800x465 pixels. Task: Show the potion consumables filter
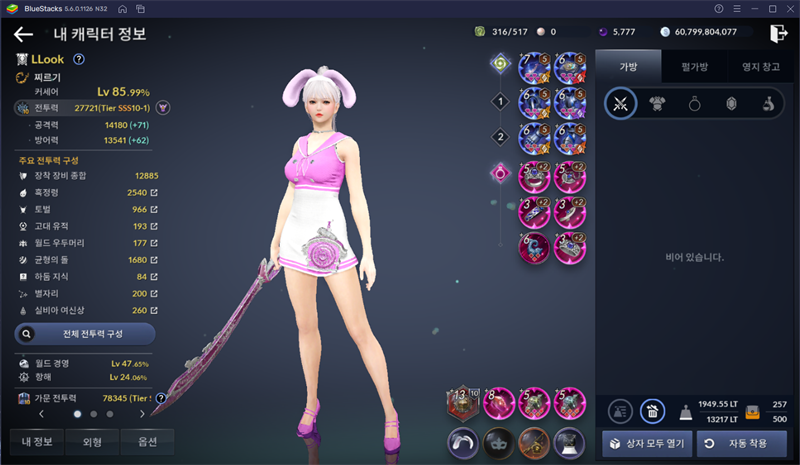[x=769, y=103]
